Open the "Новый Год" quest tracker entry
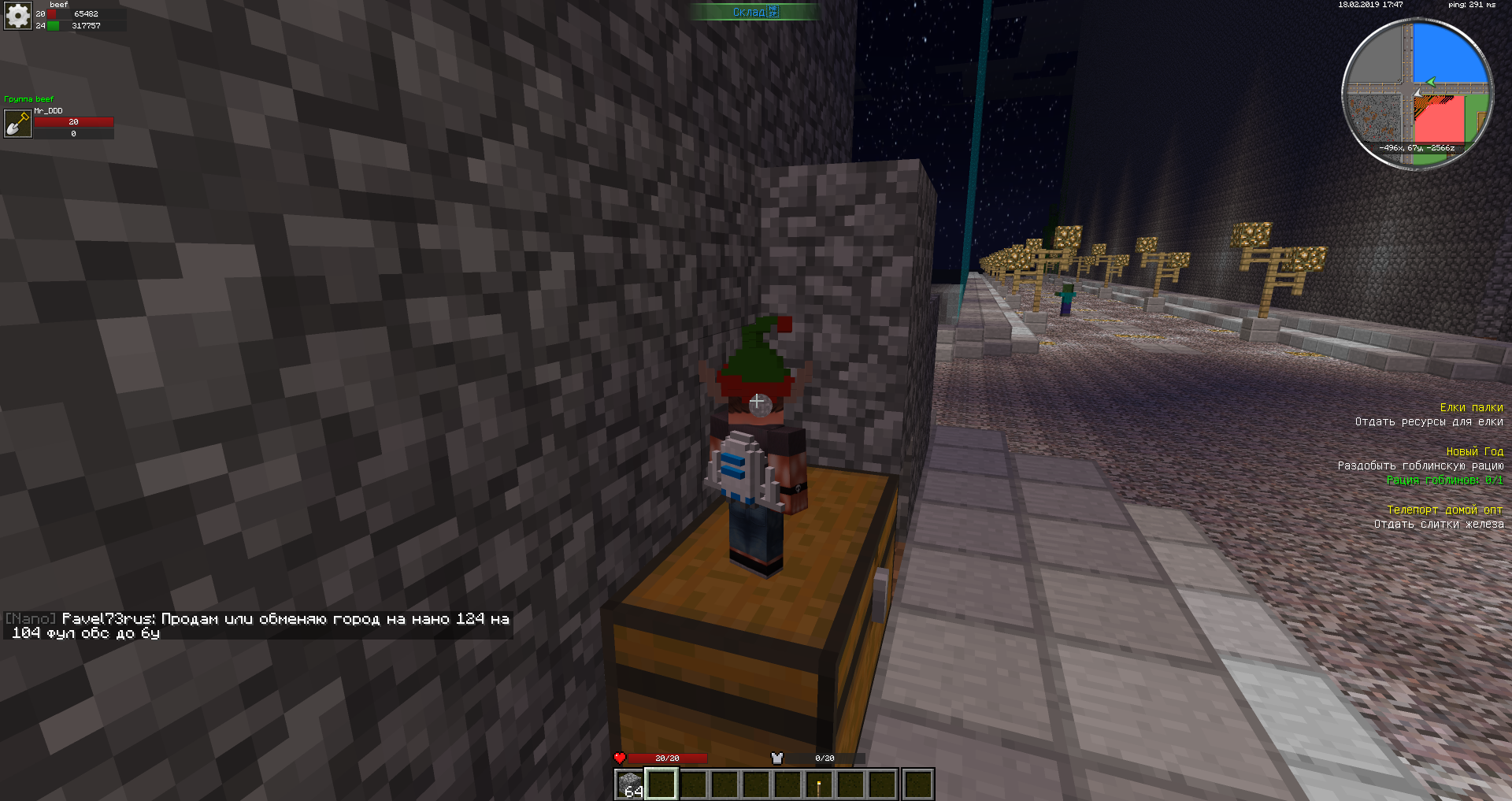The image size is (1512, 801). 1474,451
